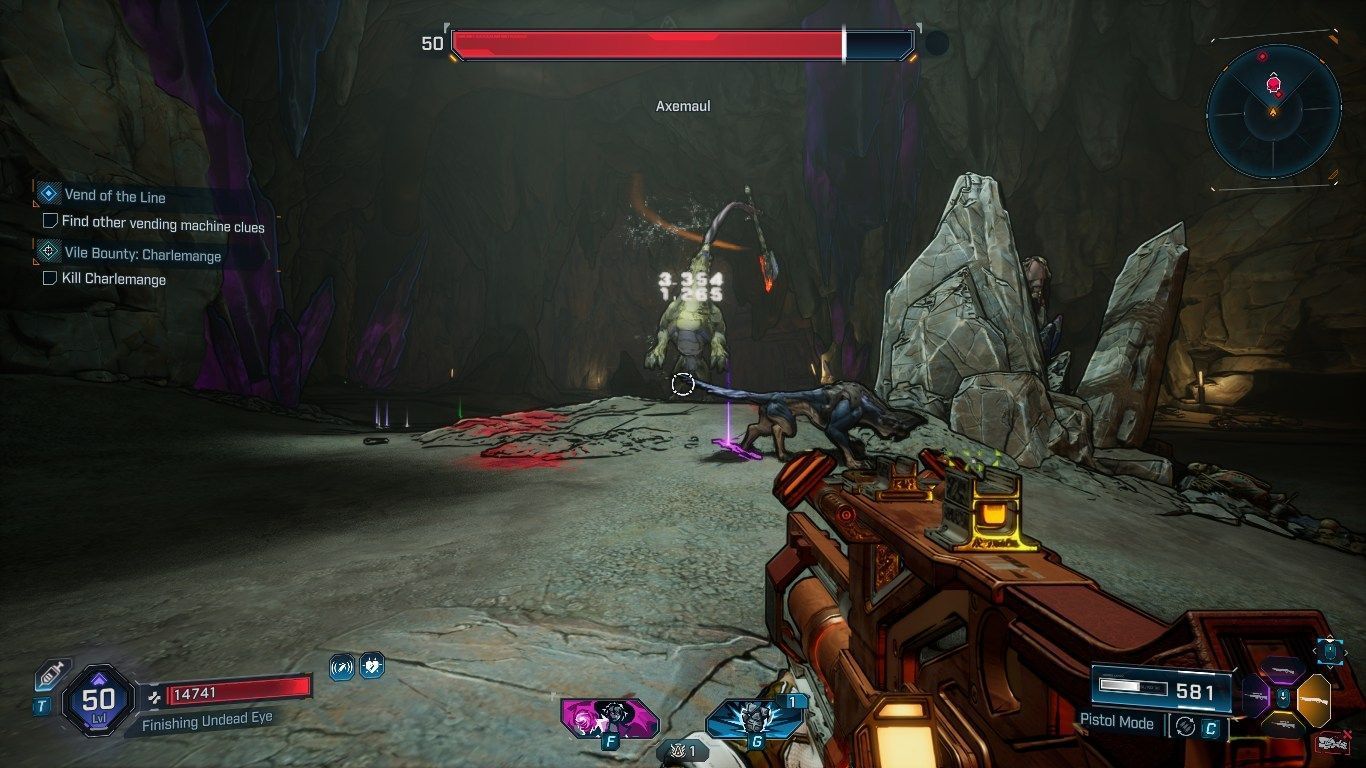Viewport: 1366px width, 768px height.
Task: Select the Vend of the Line quest
Action: [114, 196]
